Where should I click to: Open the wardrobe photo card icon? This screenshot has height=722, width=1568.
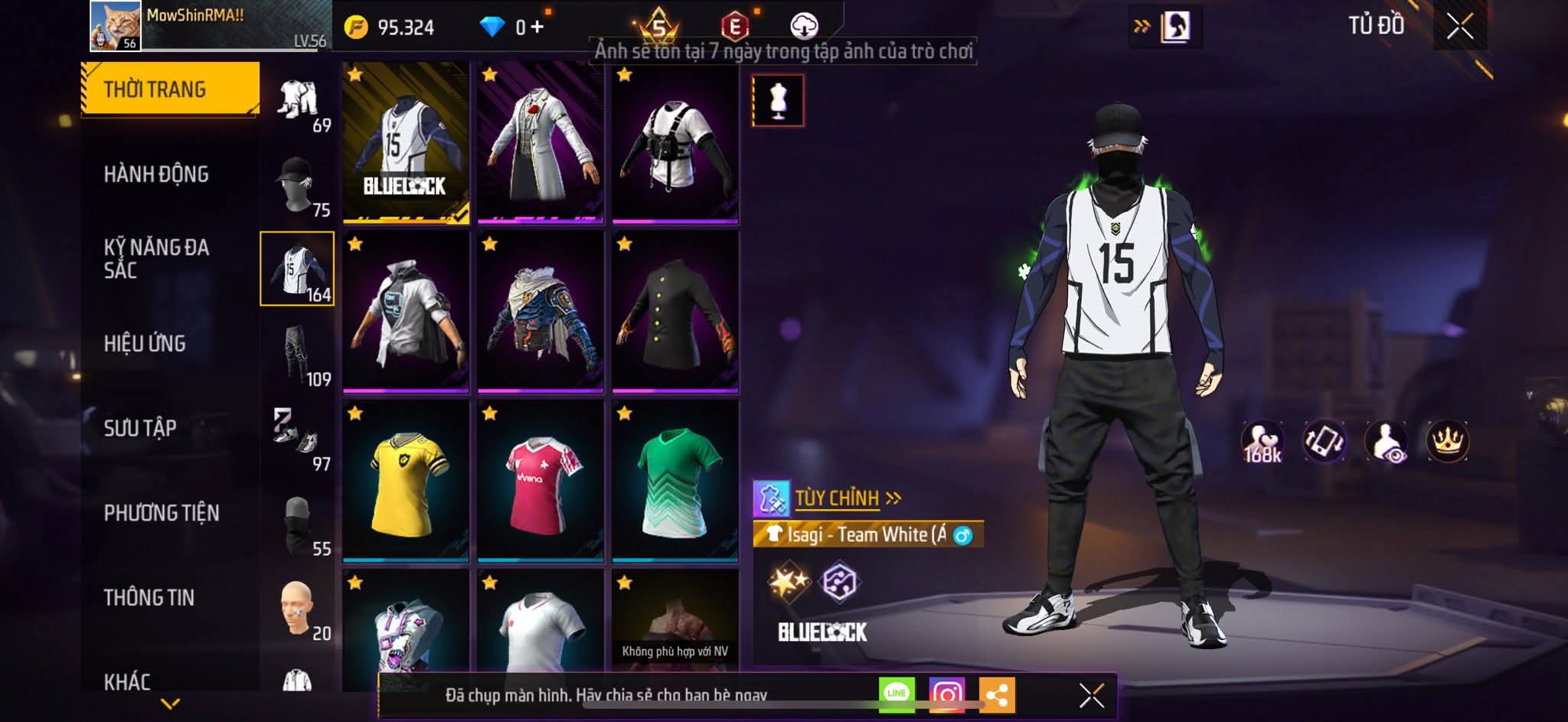[x=1178, y=25]
